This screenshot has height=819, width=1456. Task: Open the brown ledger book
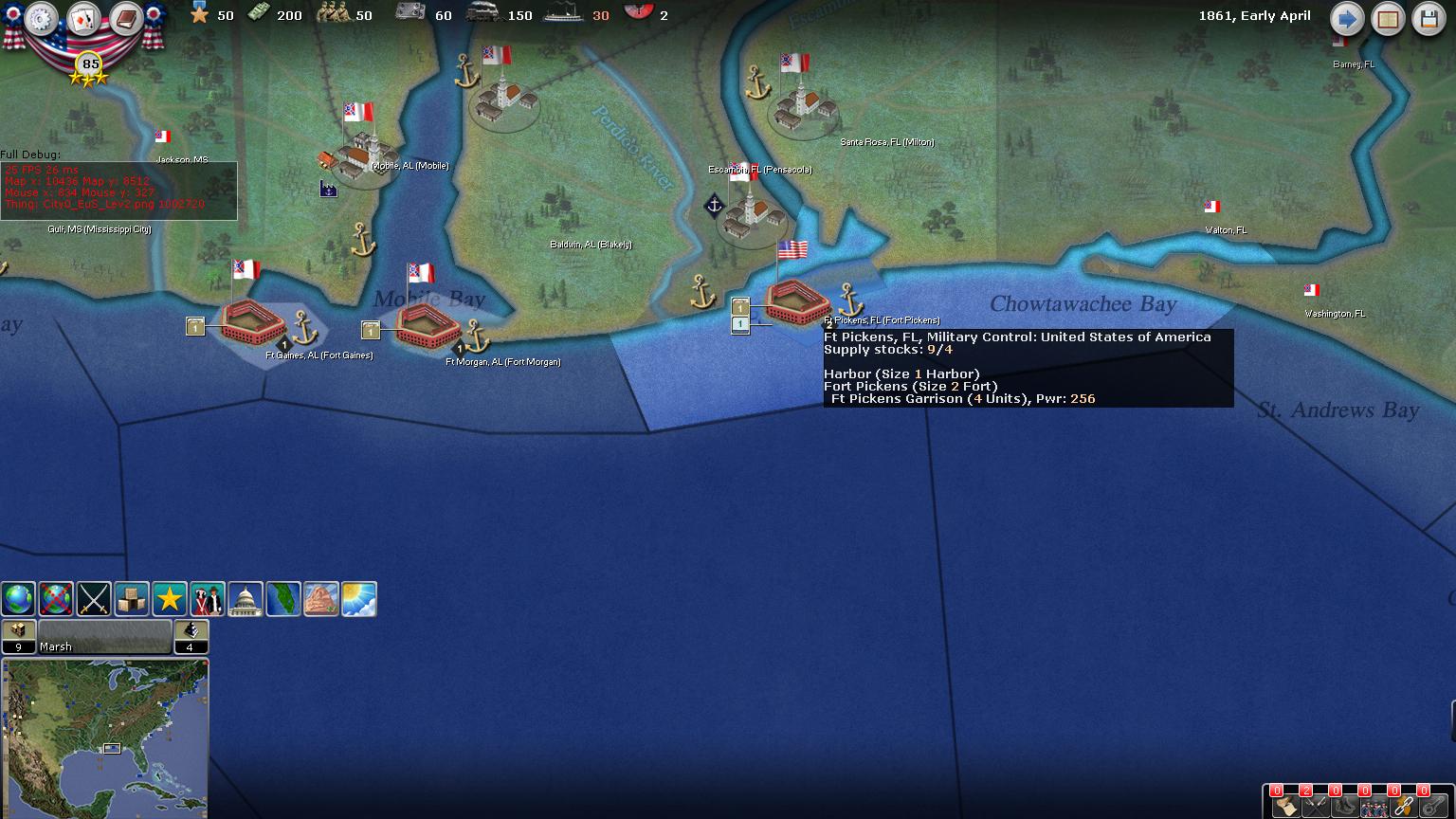coord(125,18)
